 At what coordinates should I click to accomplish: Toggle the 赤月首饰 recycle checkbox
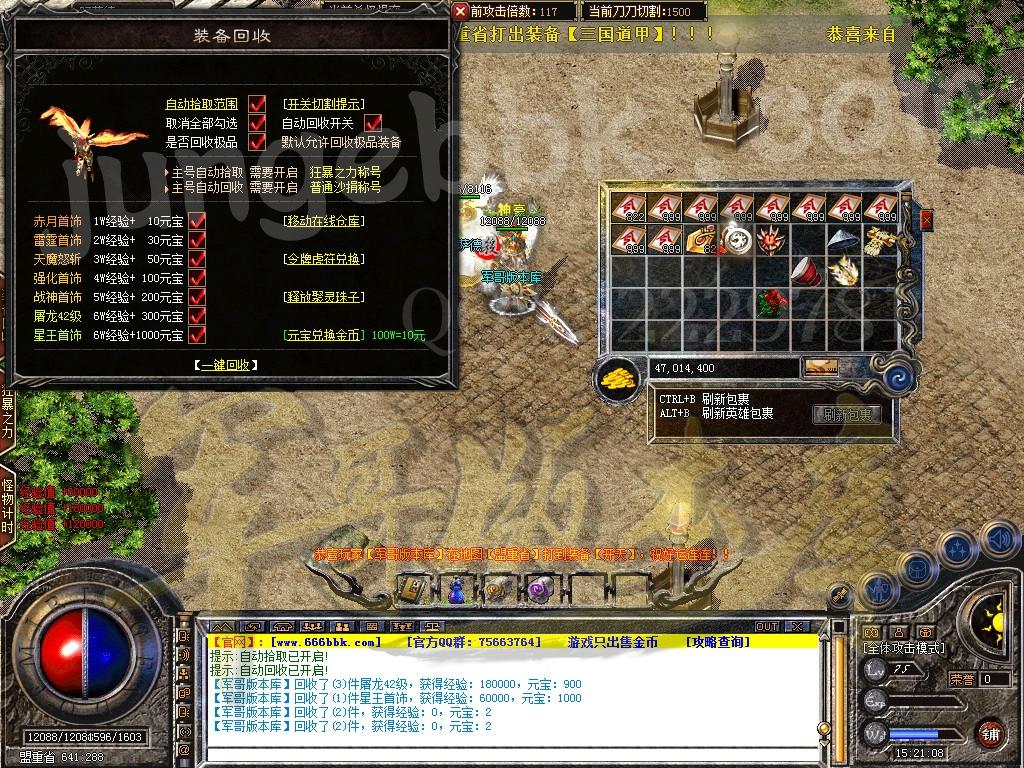[x=197, y=221]
